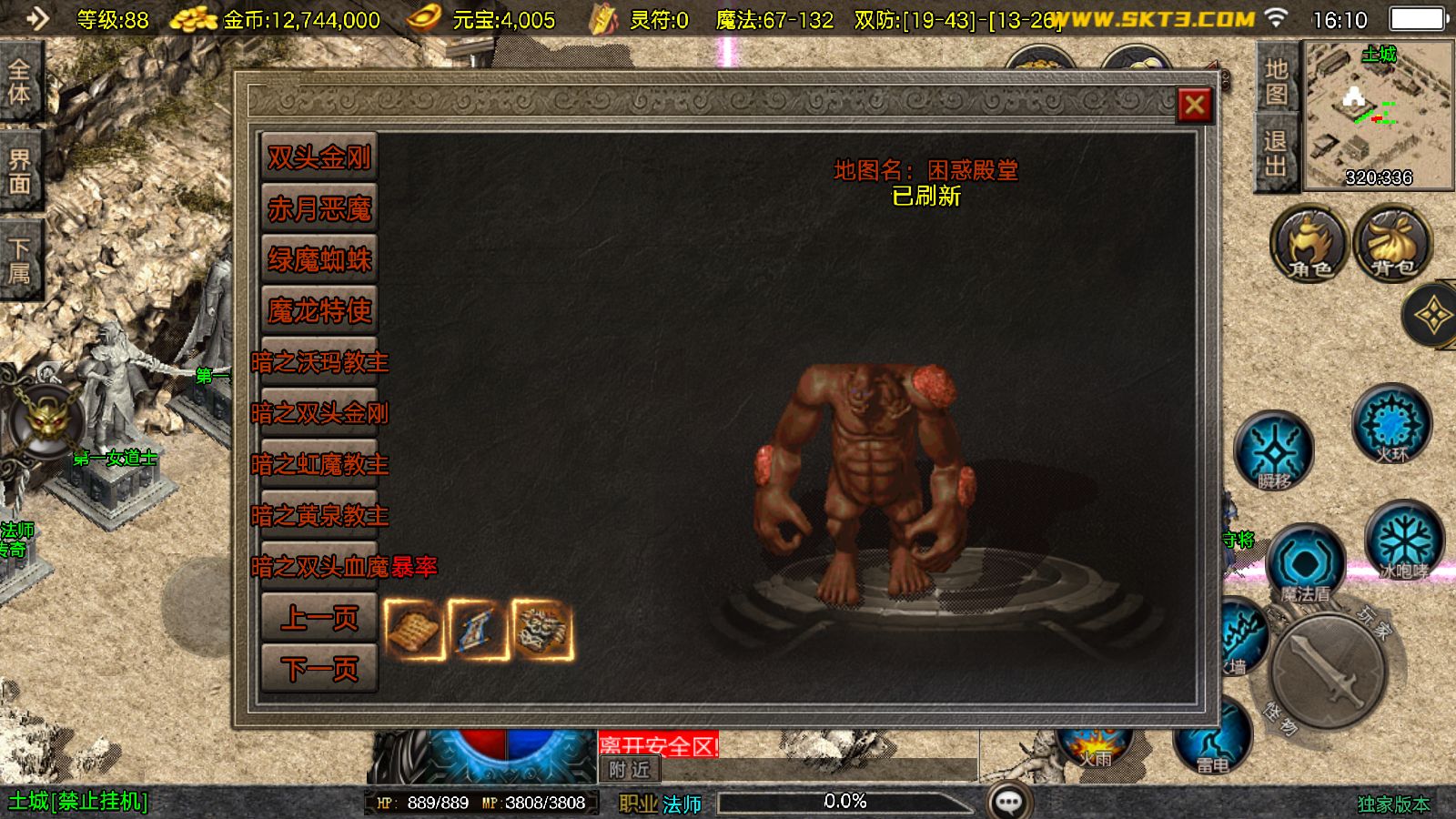1456x819 pixels.
Task: Choose the 赤月恶魔 boss entry
Action: coord(318,209)
